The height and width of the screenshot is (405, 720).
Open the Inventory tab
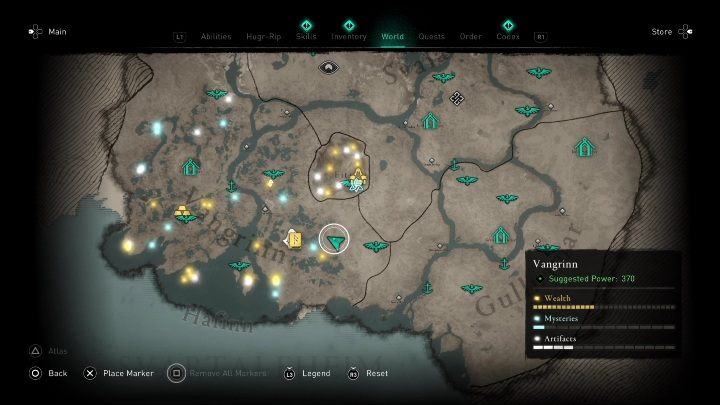point(349,37)
